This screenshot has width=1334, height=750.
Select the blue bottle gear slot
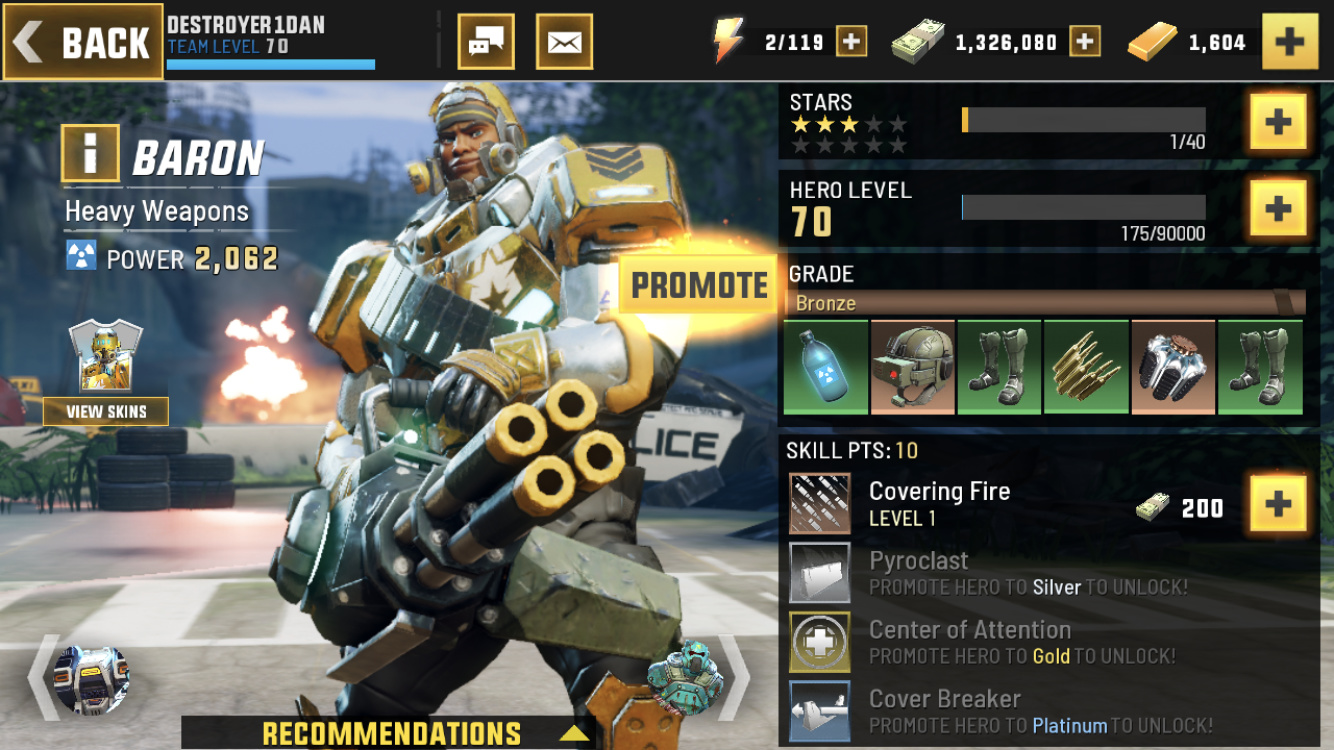pyautogui.click(x=826, y=367)
